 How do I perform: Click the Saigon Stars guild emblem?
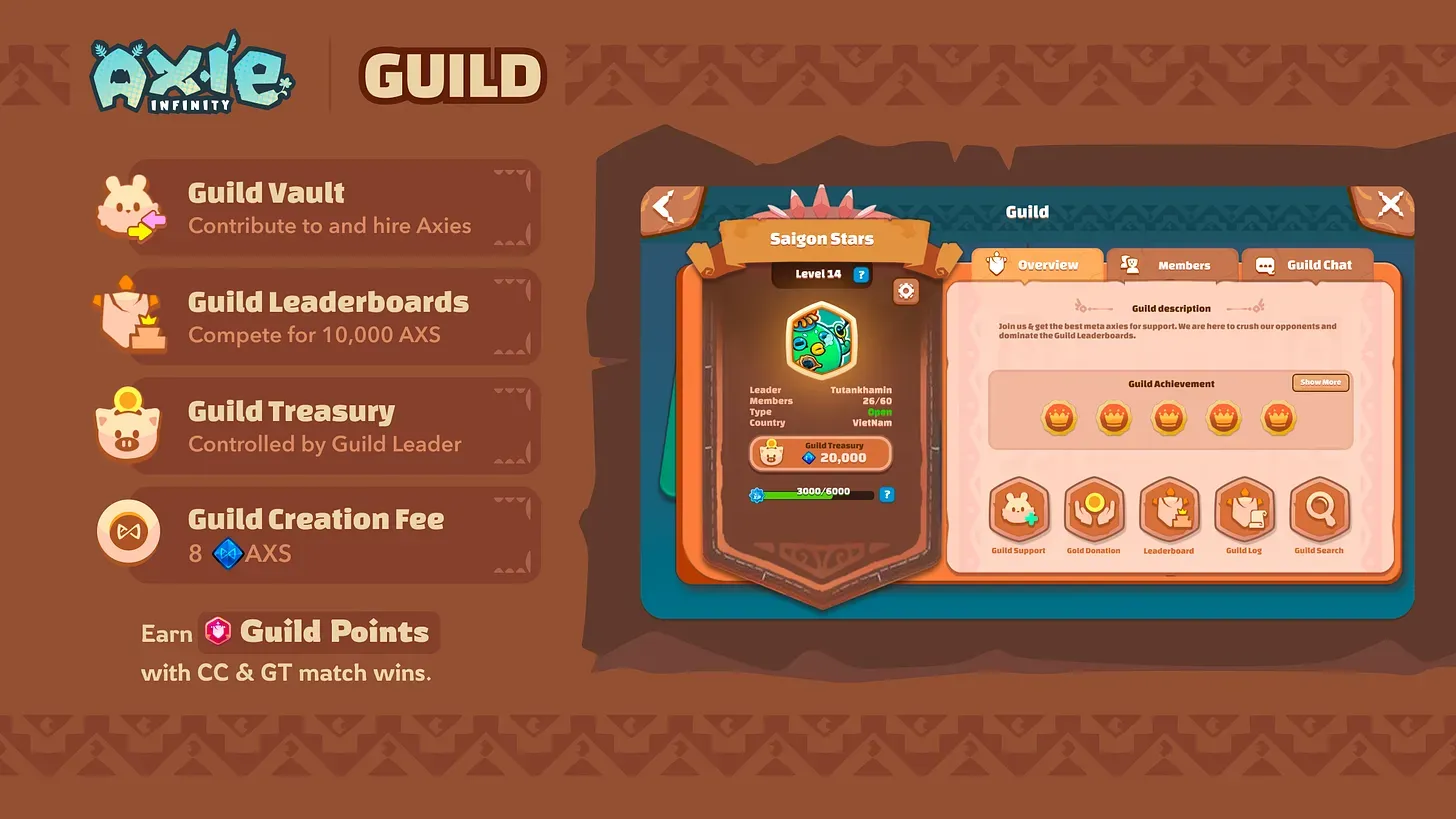point(820,341)
